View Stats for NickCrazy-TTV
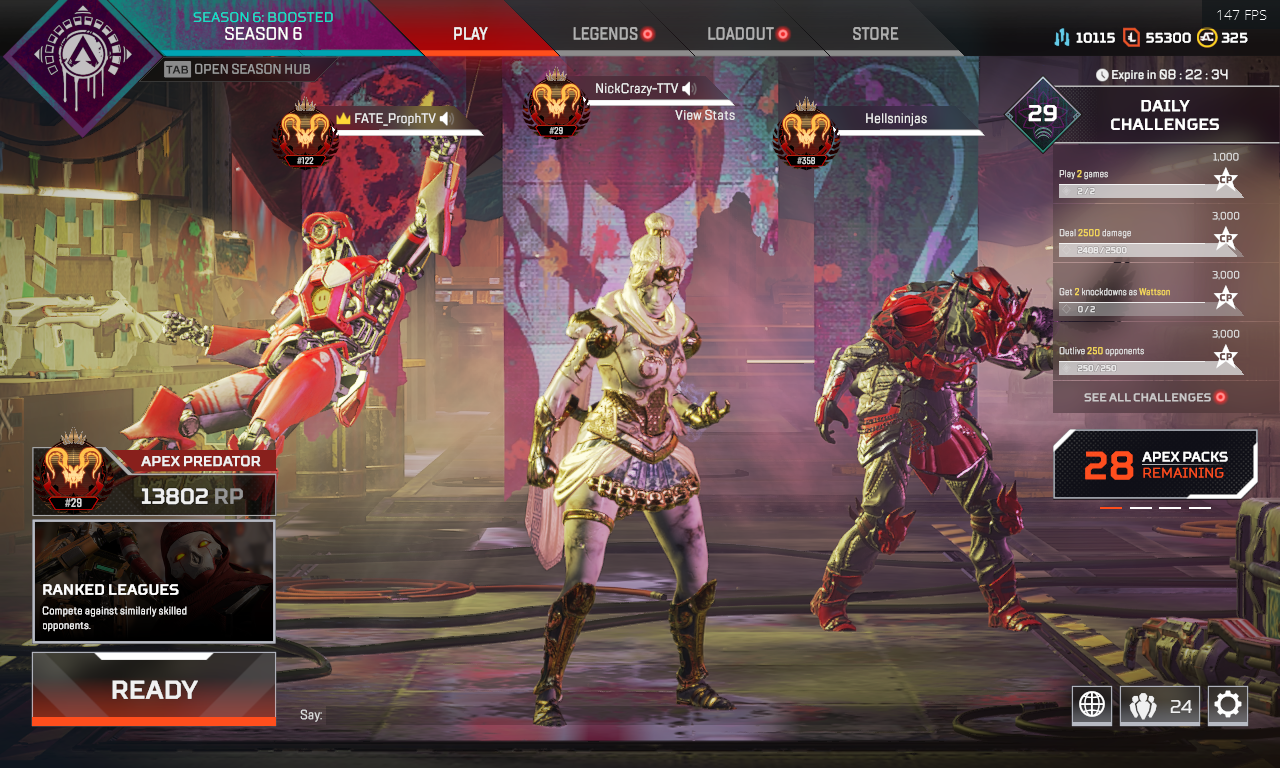 pyautogui.click(x=704, y=115)
